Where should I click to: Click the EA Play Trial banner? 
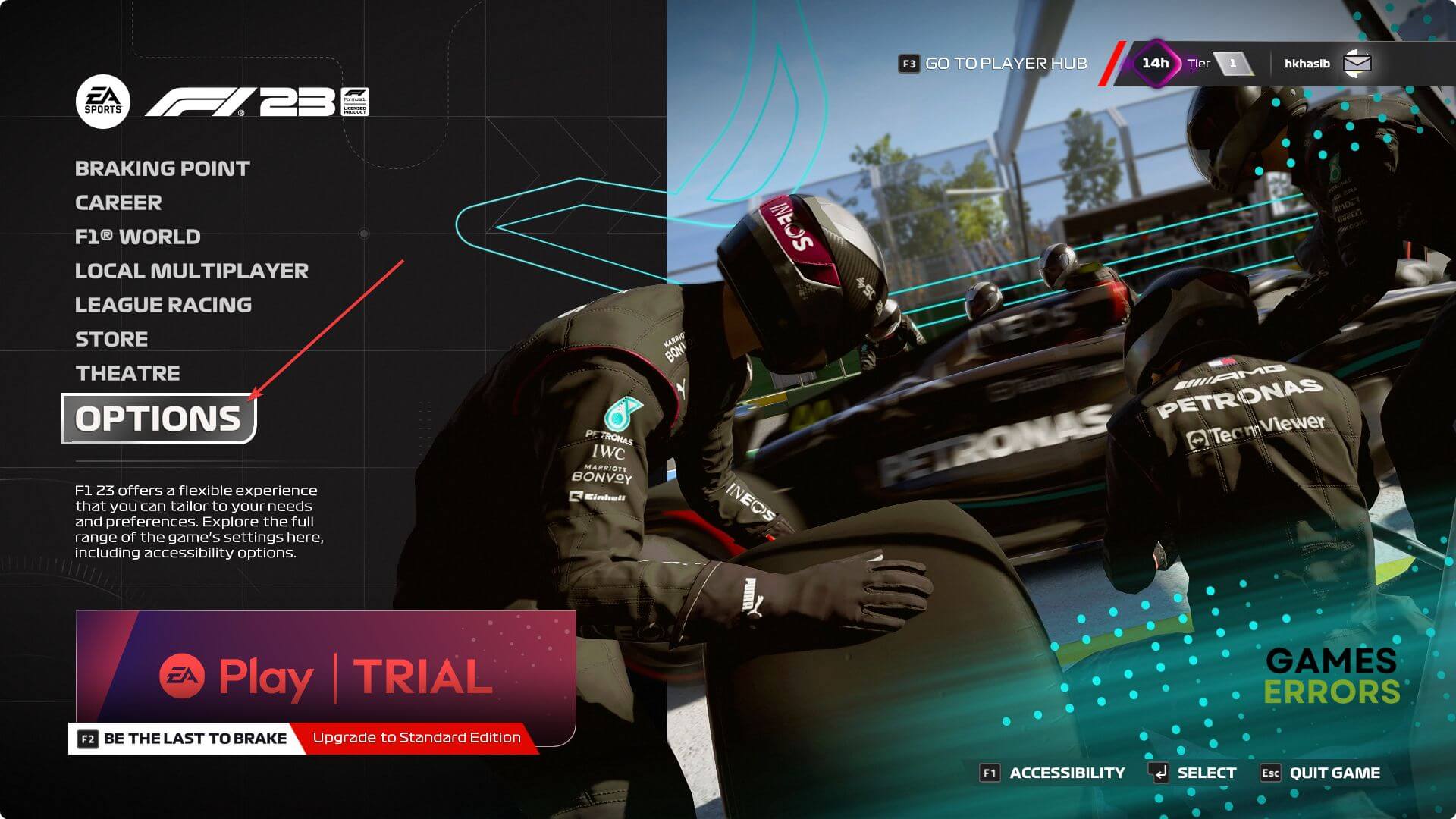tap(326, 667)
